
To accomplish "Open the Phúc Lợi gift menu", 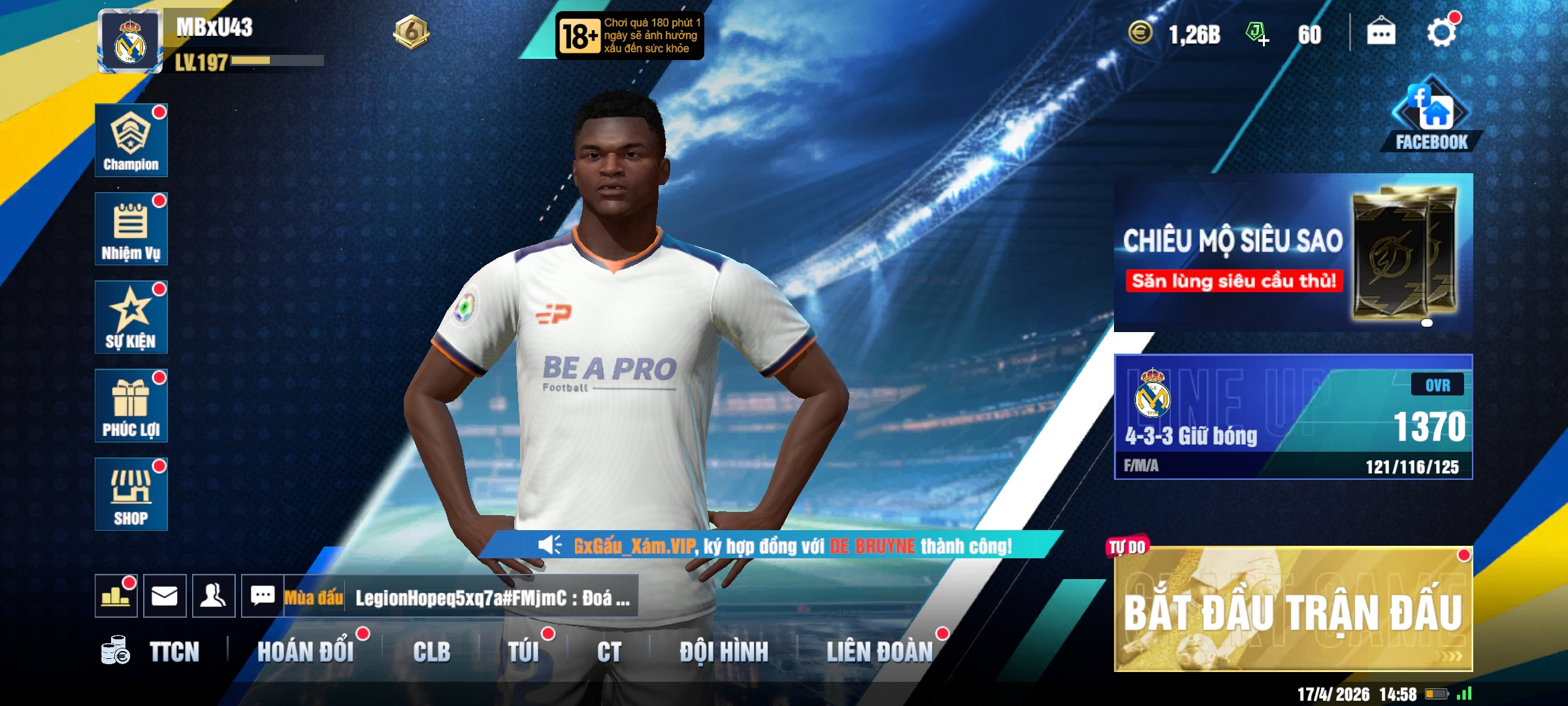I will (x=131, y=406).
